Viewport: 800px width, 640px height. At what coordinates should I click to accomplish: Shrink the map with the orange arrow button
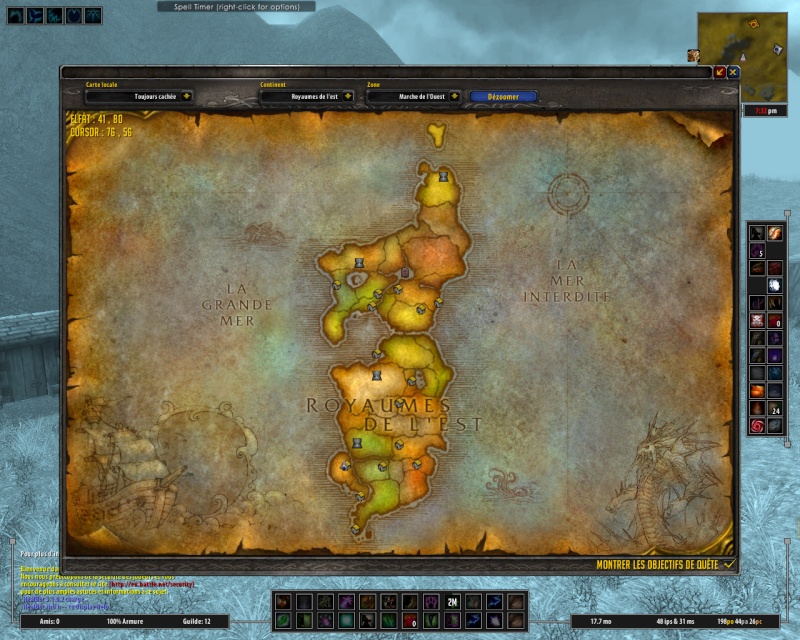click(720, 72)
